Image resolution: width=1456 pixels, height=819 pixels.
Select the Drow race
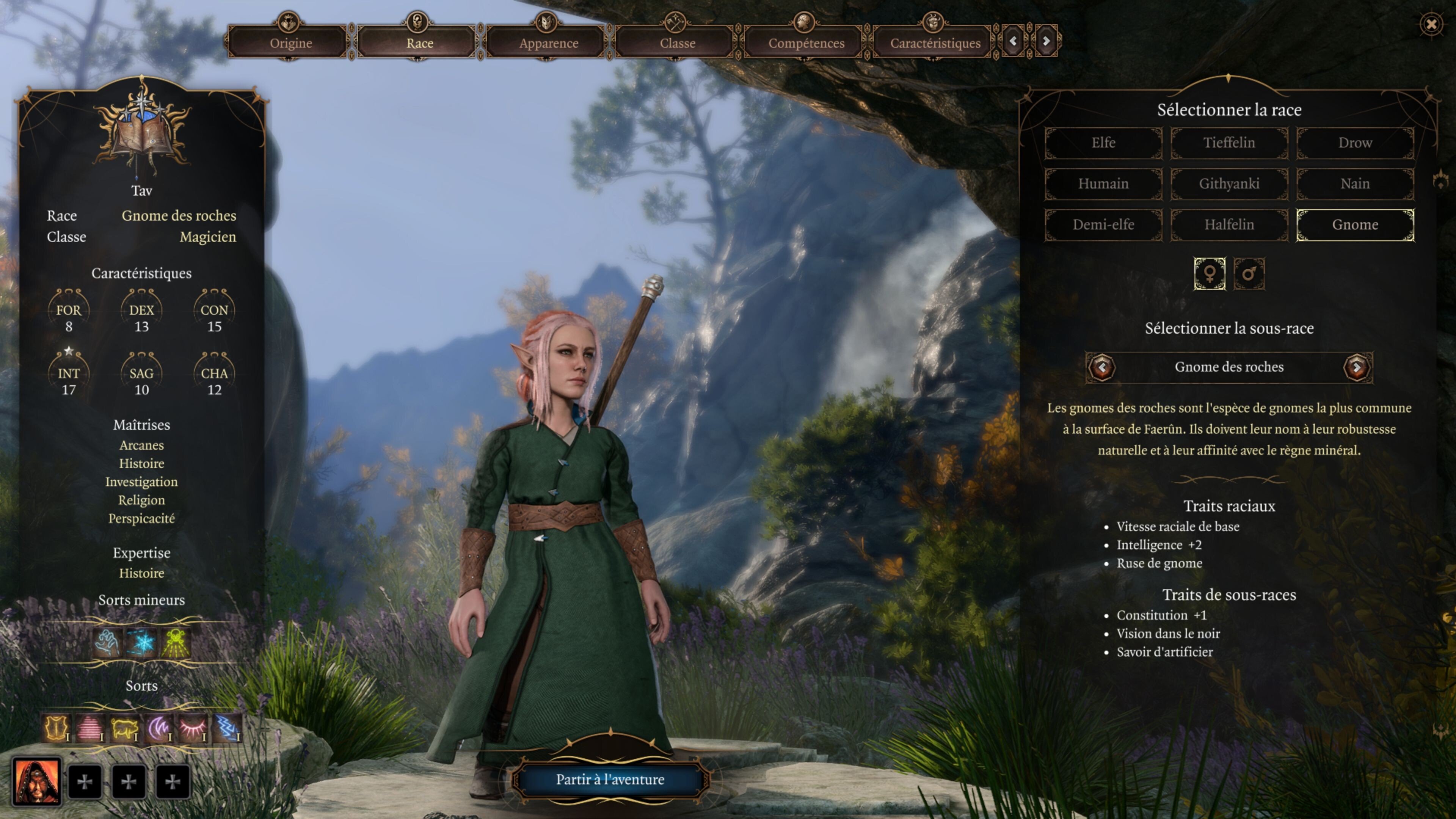(1355, 143)
